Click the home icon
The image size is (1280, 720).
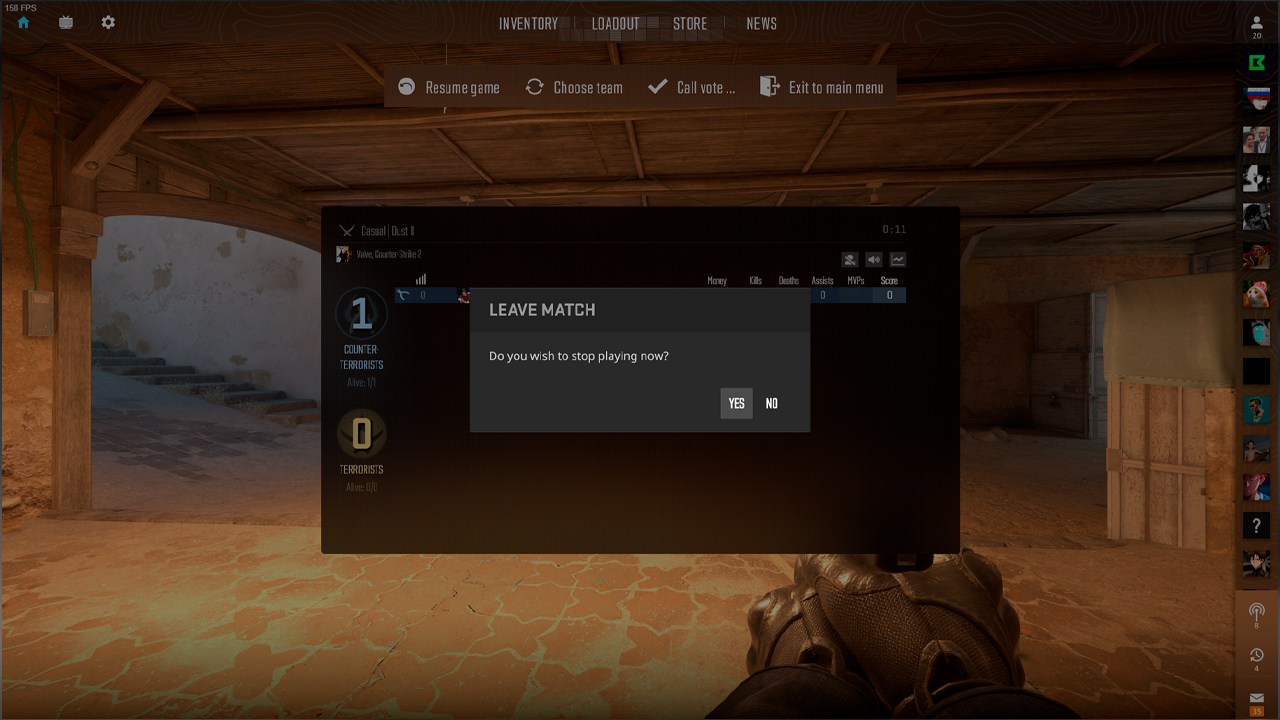23,22
